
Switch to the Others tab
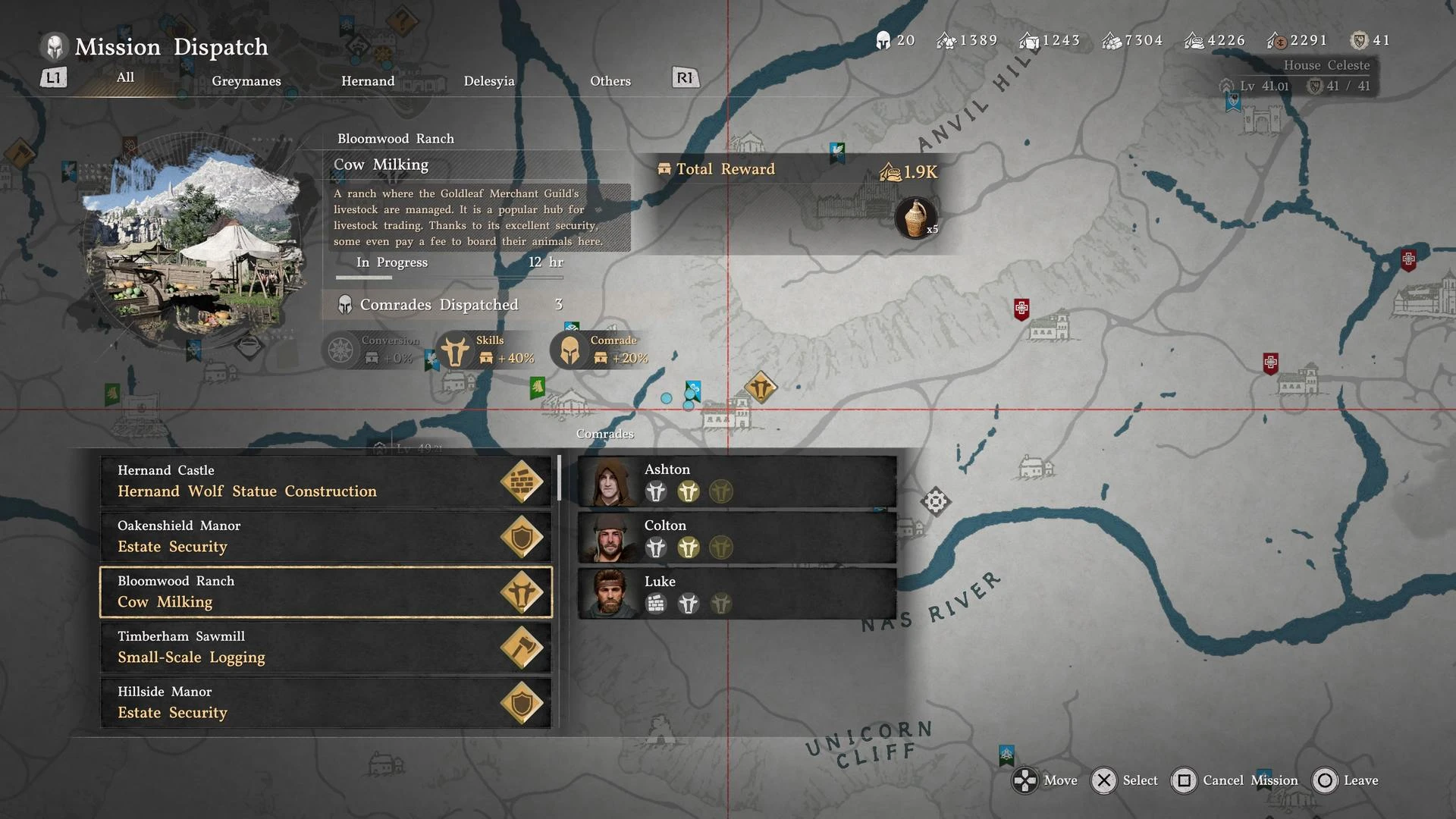610,81
